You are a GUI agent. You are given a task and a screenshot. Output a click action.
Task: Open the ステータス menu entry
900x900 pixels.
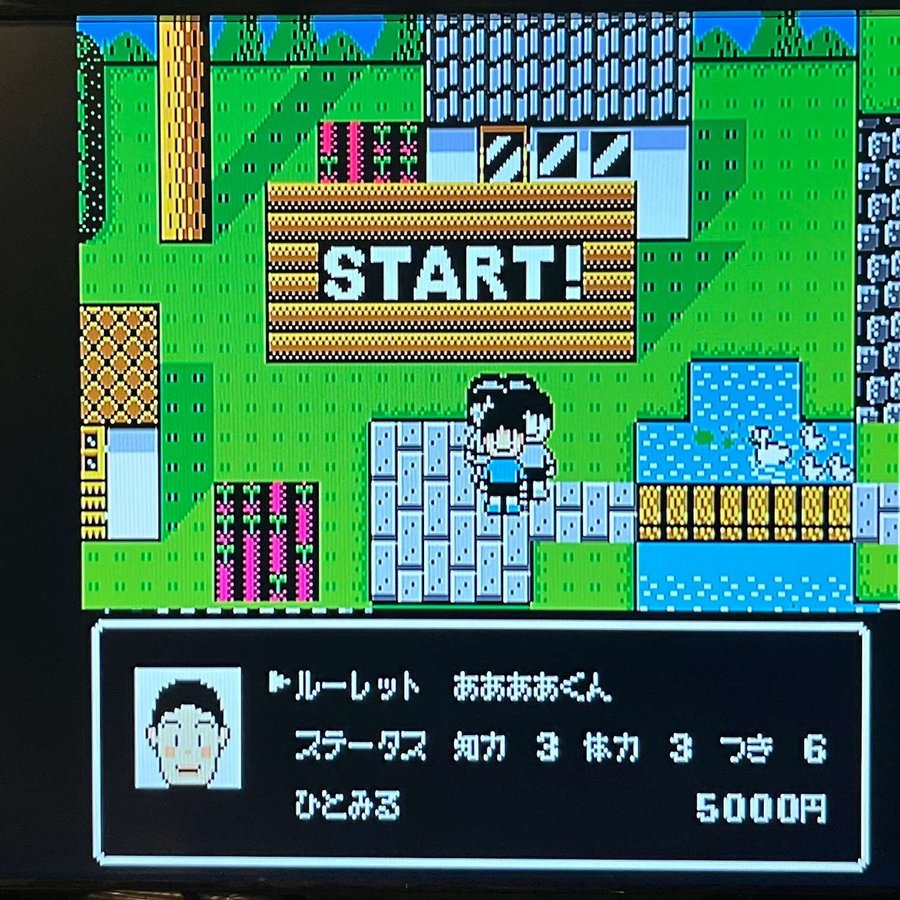(x=360, y=747)
